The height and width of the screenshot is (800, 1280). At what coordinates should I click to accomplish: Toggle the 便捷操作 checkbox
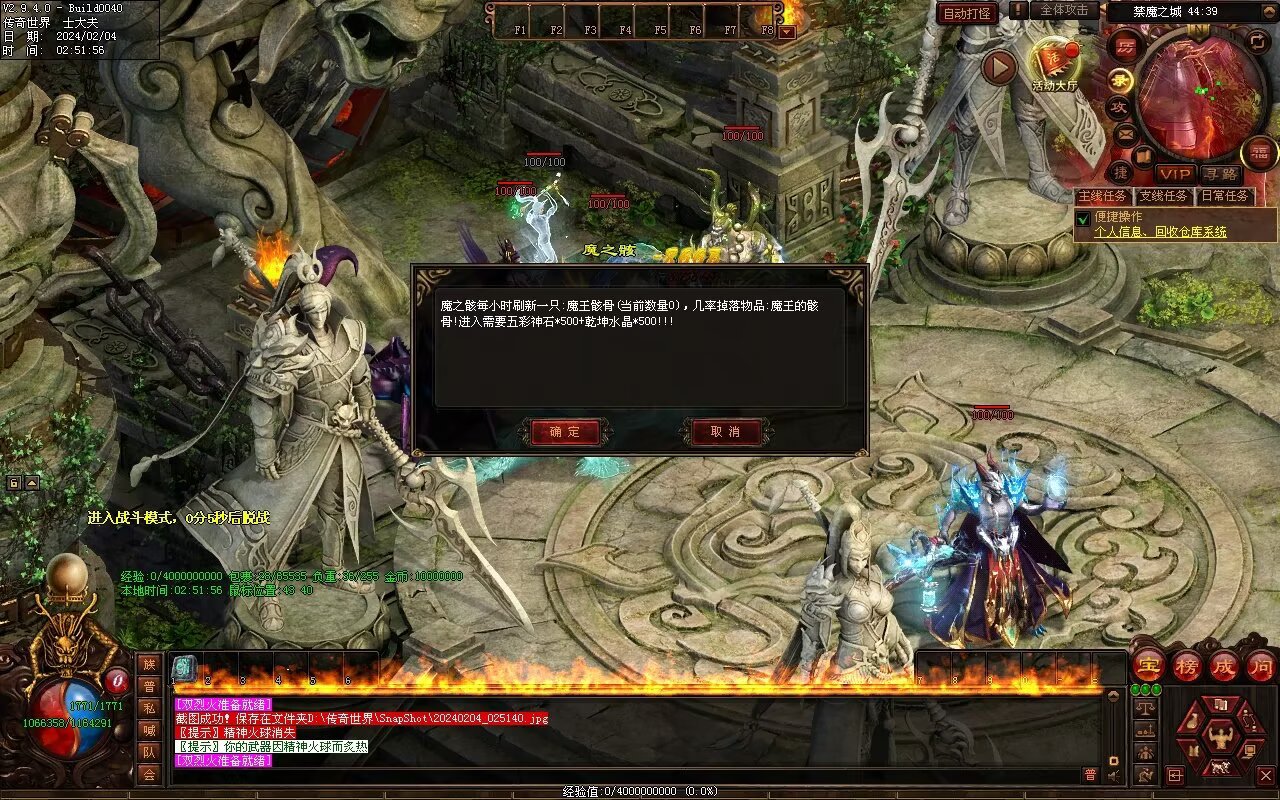(1082, 218)
